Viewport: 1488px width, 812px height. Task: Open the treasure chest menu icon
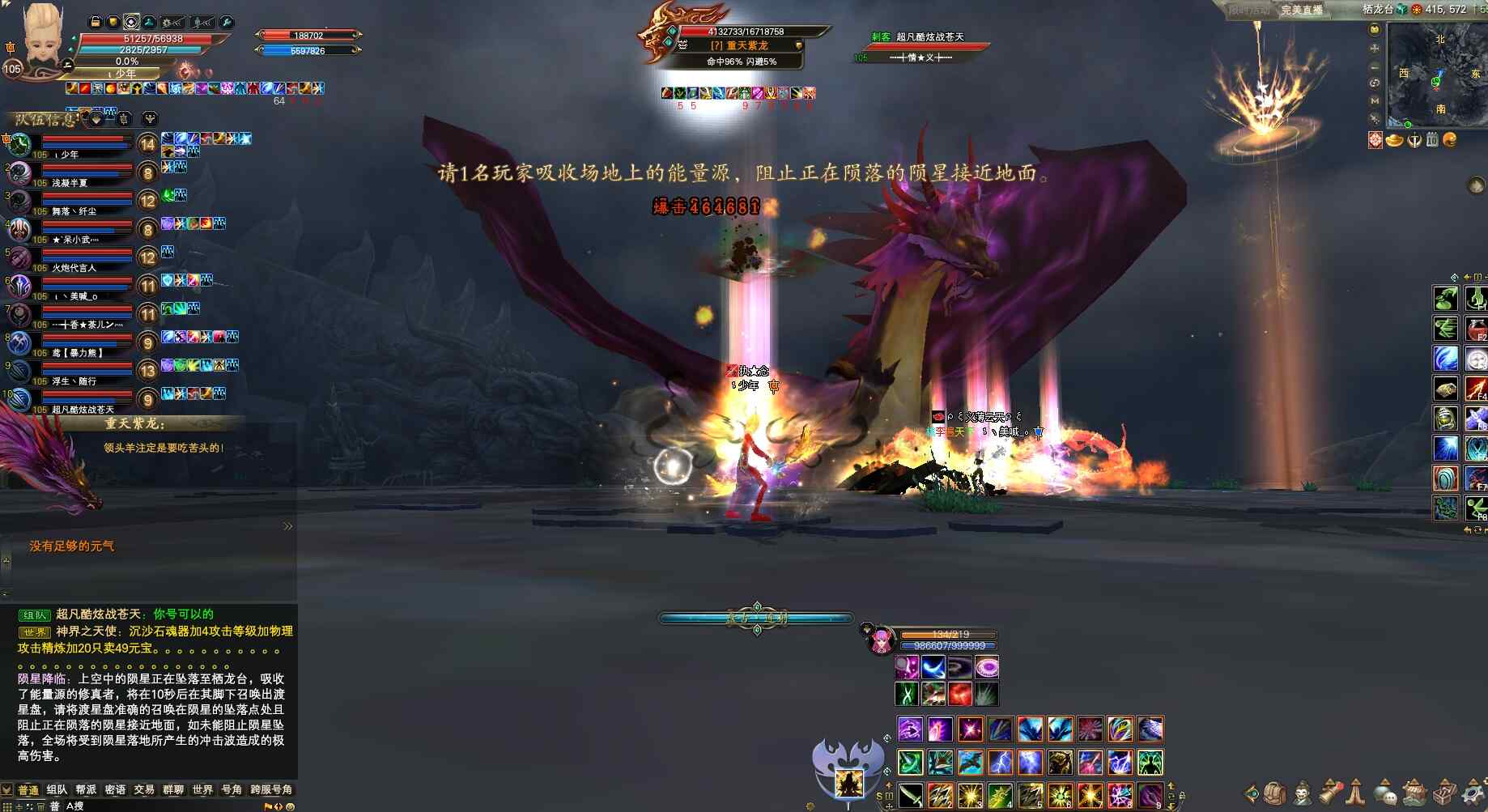[x=1415, y=793]
